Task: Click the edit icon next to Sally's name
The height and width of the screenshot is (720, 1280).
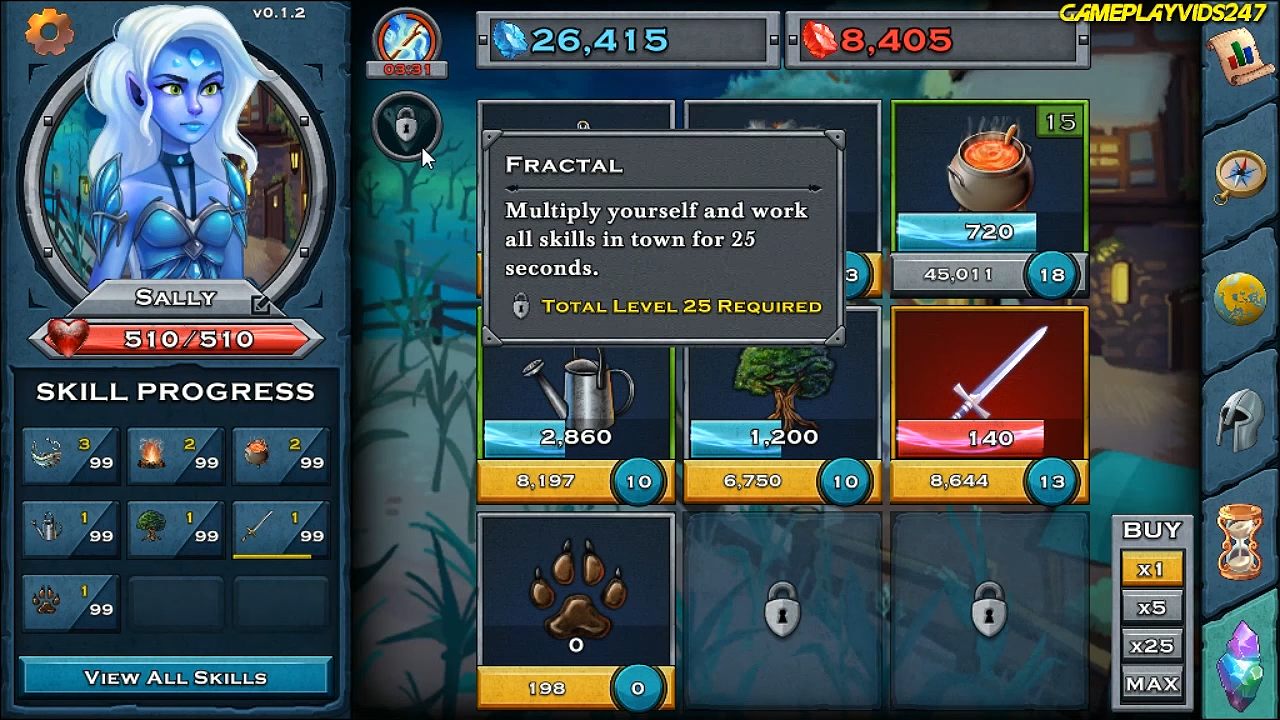Action: [261, 304]
